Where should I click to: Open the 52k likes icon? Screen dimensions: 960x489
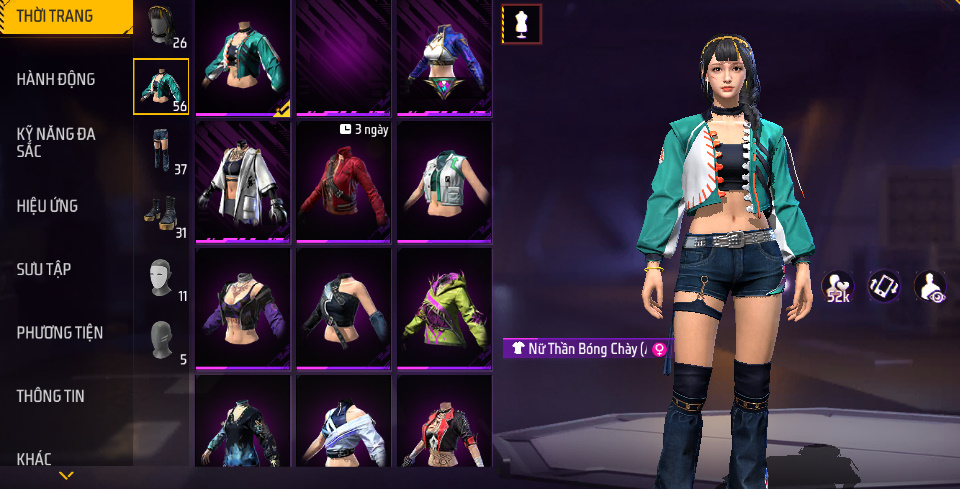point(838,286)
